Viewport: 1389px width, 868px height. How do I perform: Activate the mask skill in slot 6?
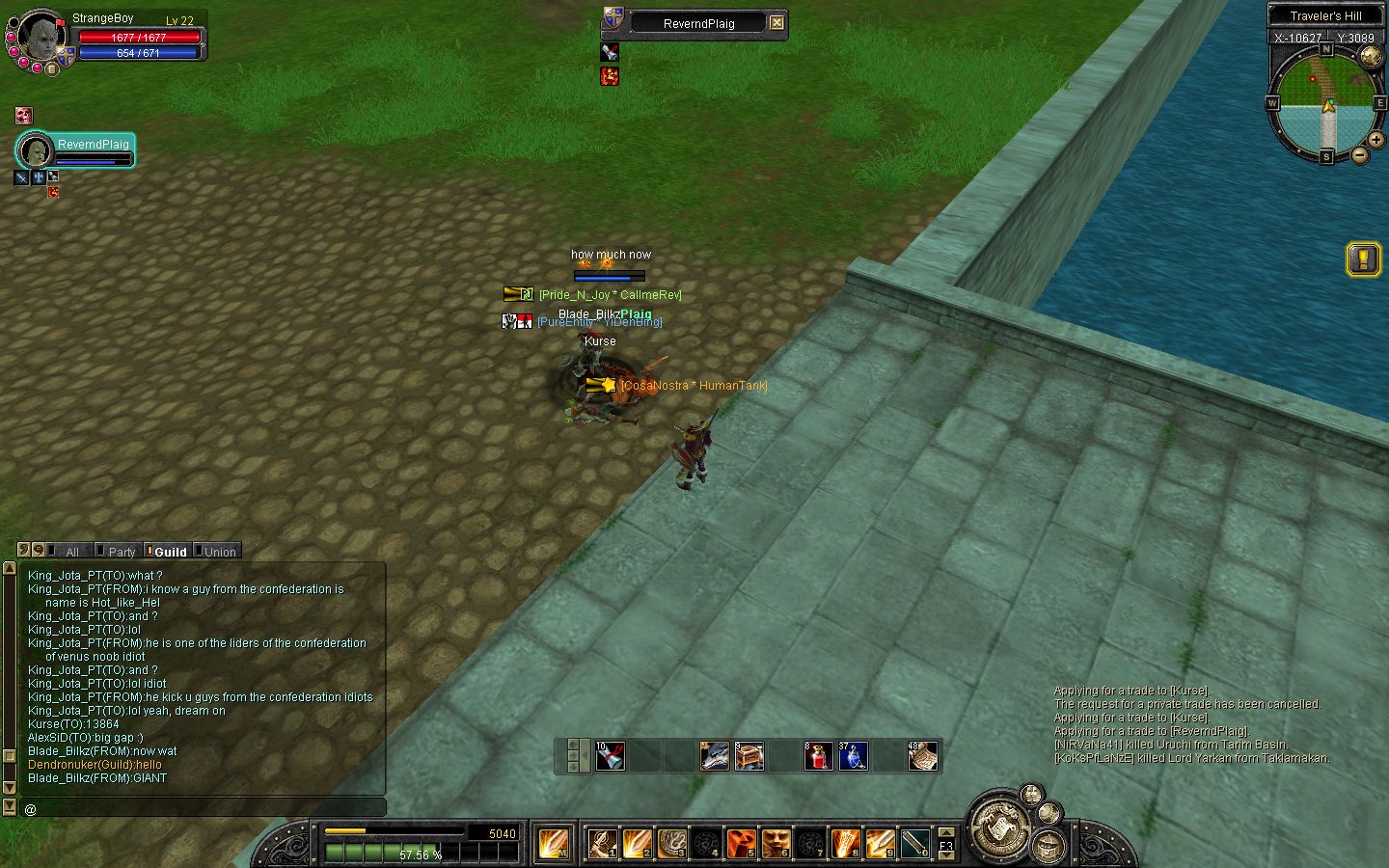click(x=776, y=843)
